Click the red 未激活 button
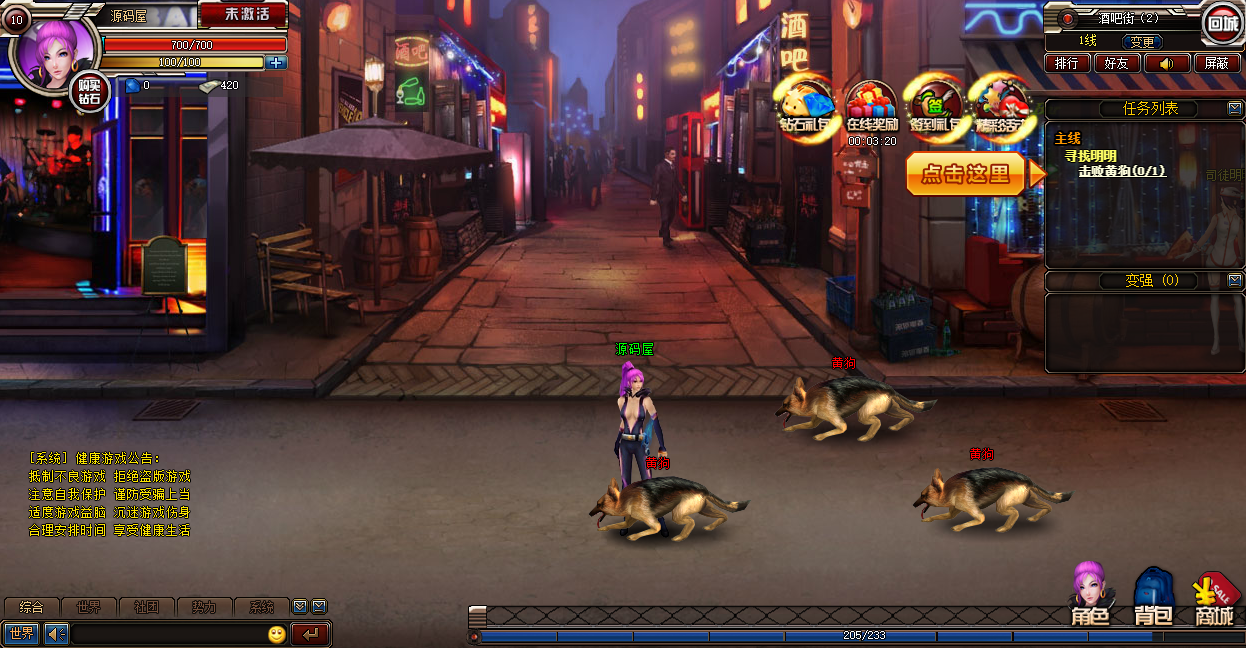1246x648 pixels. [x=243, y=15]
